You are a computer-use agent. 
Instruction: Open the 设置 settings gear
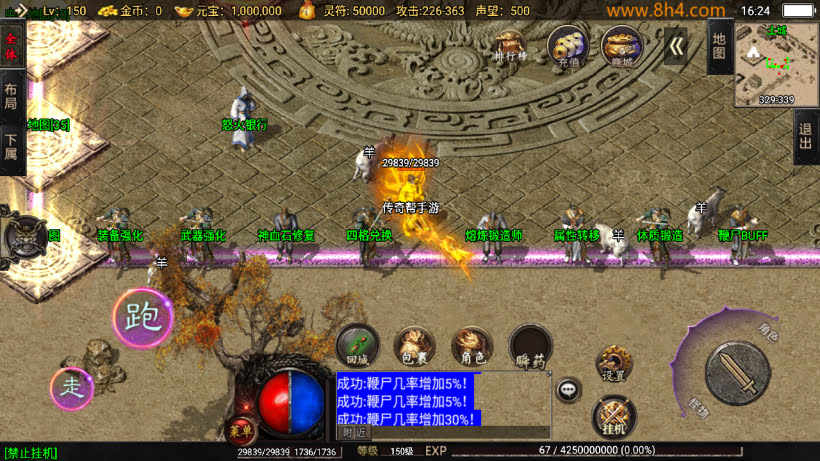(x=613, y=365)
